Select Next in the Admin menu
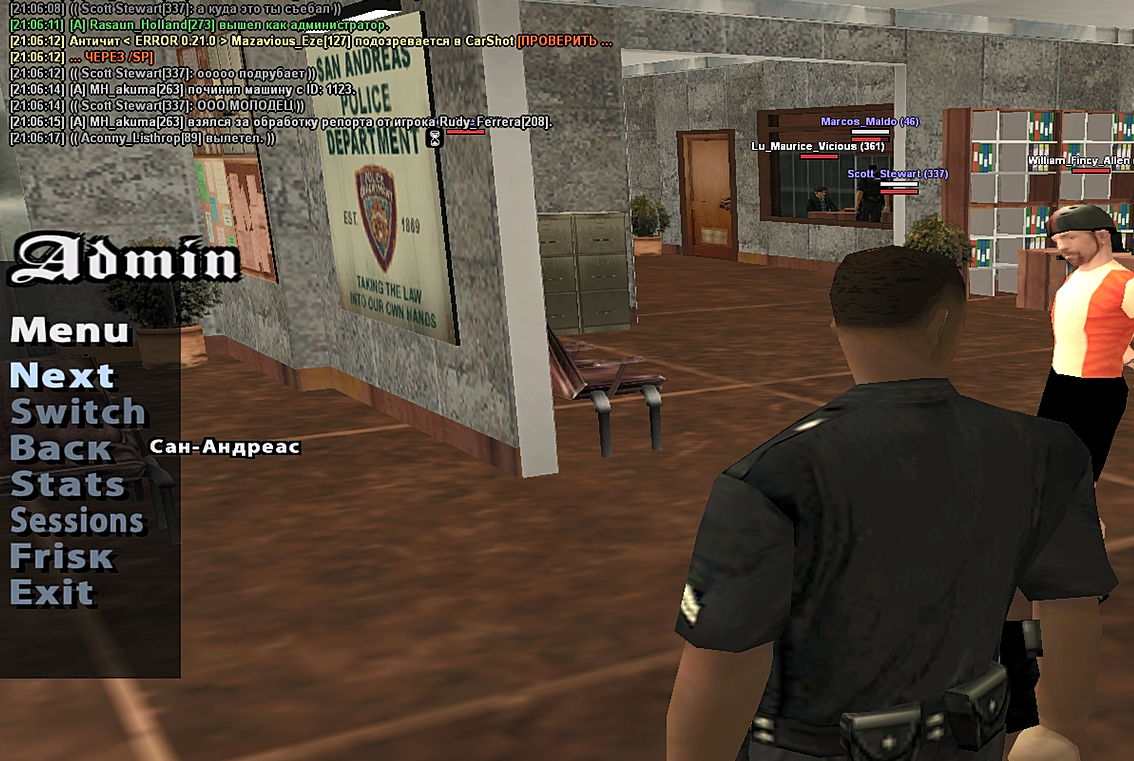This screenshot has height=761, width=1134. pyautogui.click(x=62, y=377)
